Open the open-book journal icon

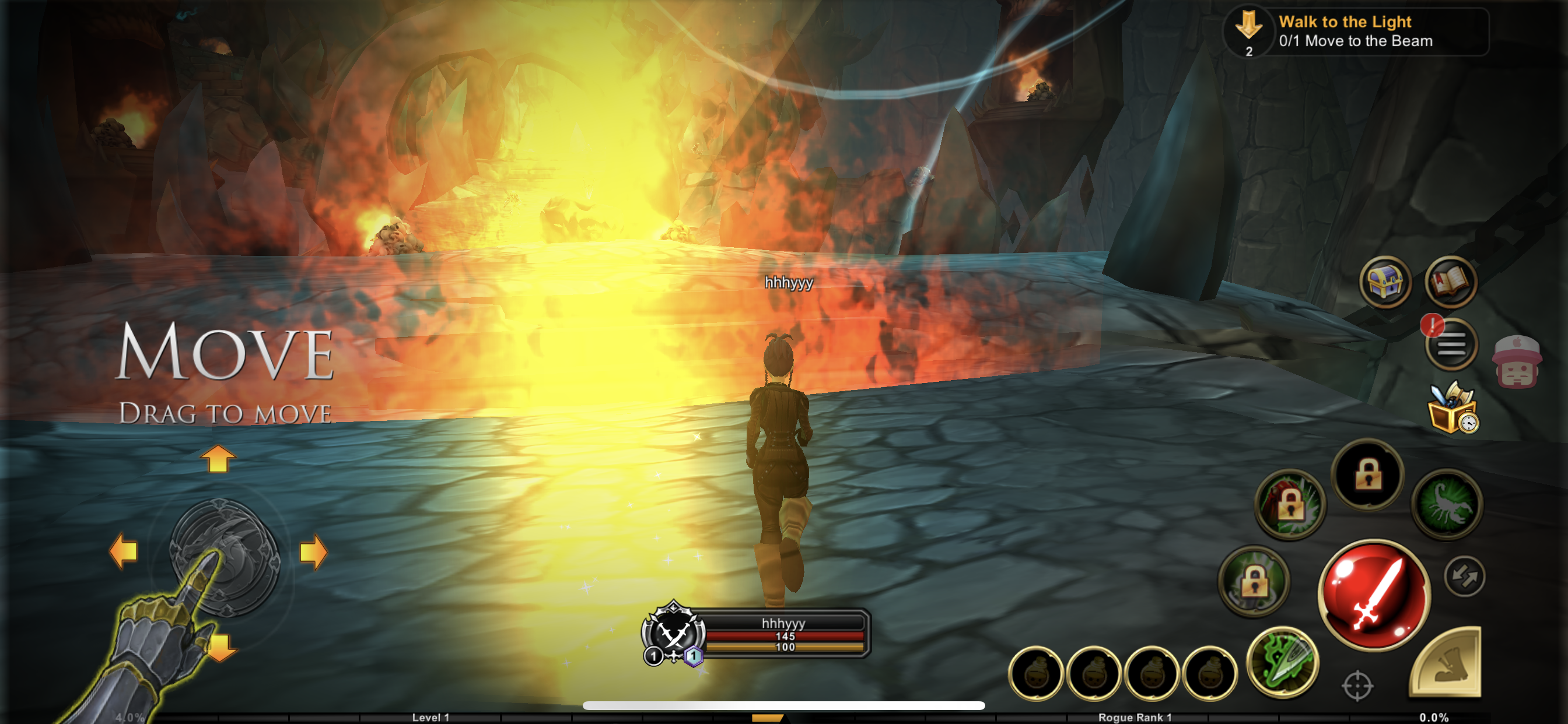tap(1451, 282)
